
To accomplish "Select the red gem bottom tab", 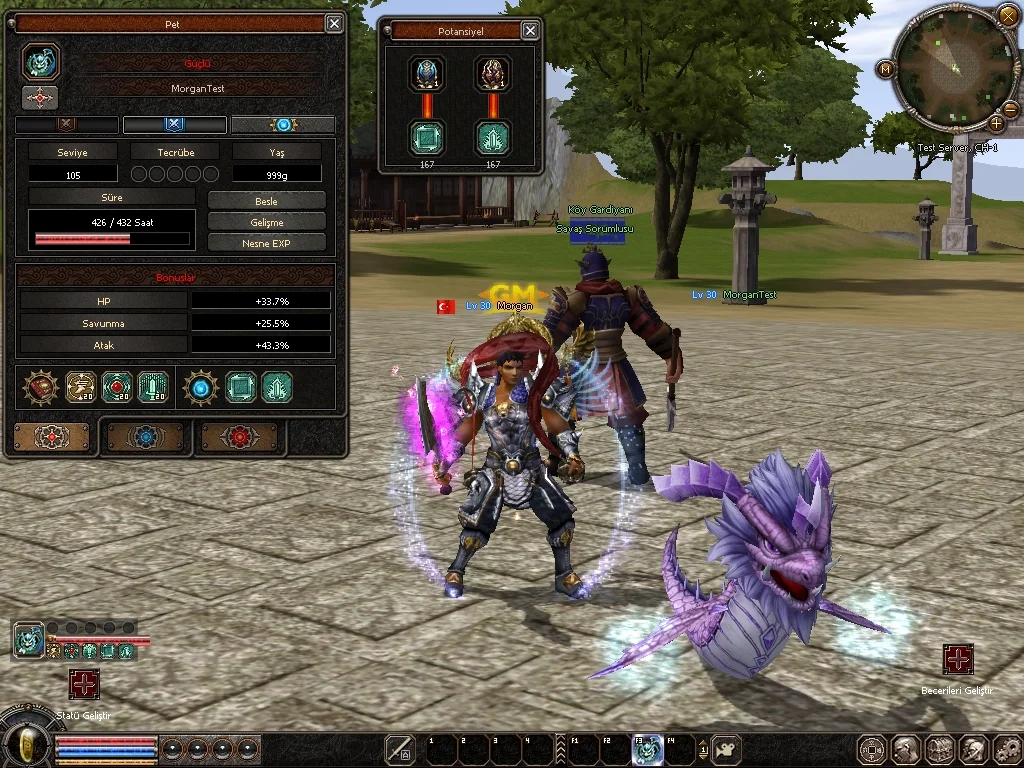I will click(x=241, y=437).
